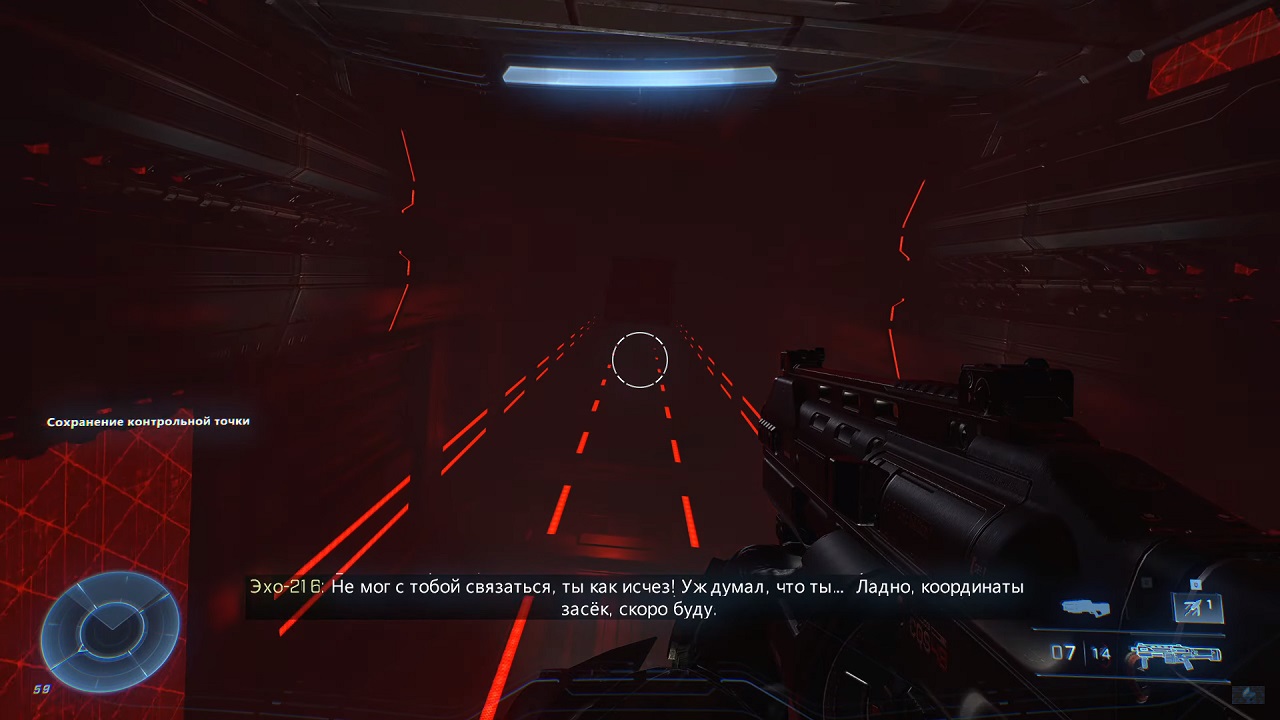This screenshot has height=720, width=1280.
Task: Expand the ammo readout panel showing 07
Action: (x=1065, y=650)
